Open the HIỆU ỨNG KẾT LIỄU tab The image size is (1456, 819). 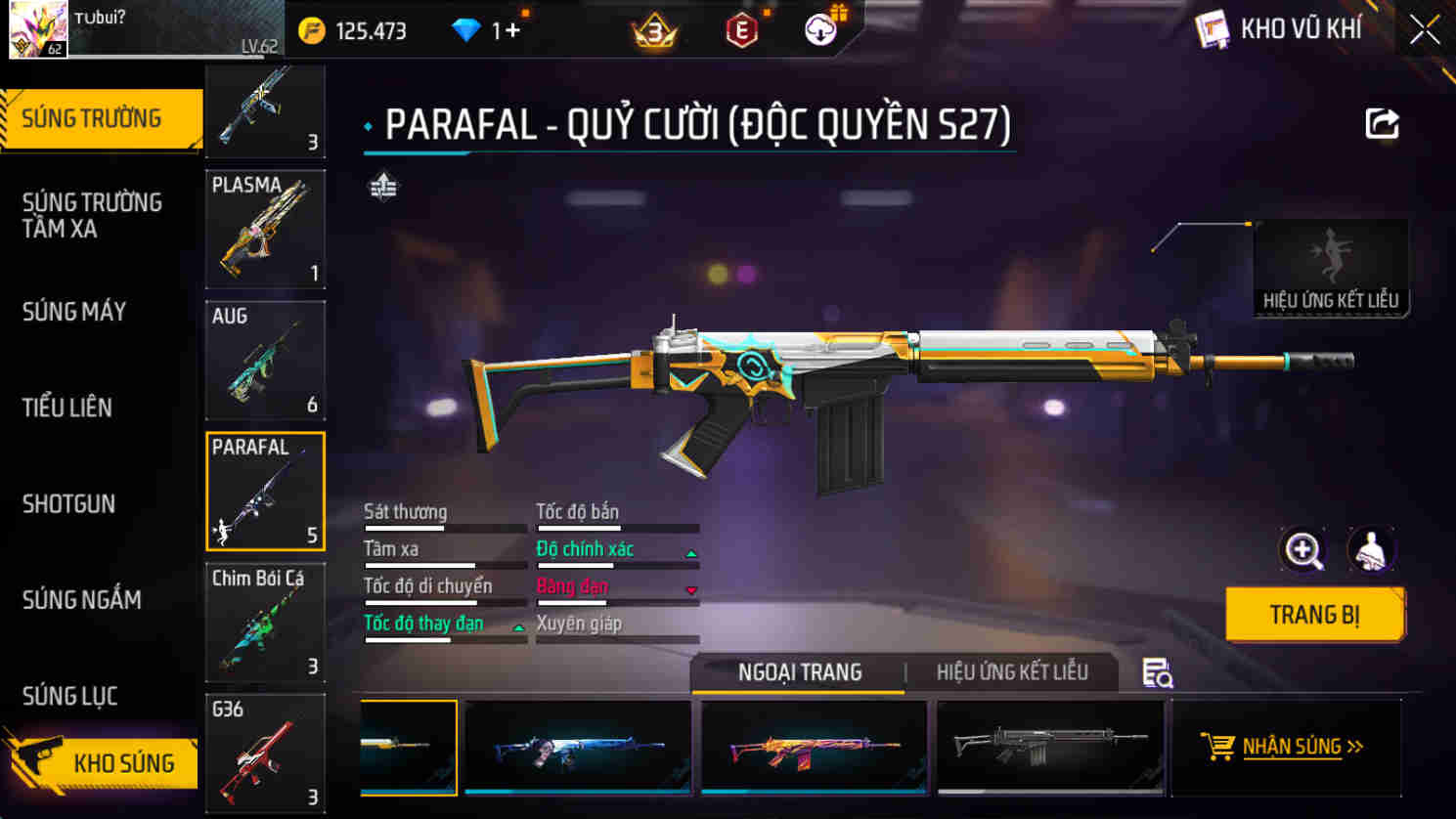pyautogui.click(x=1012, y=672)
